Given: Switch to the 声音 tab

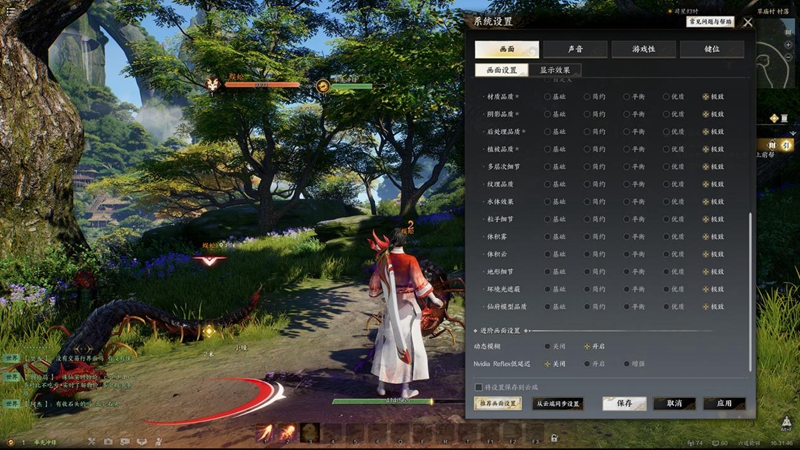Looking at the screenshot, I should coord(575,49).
